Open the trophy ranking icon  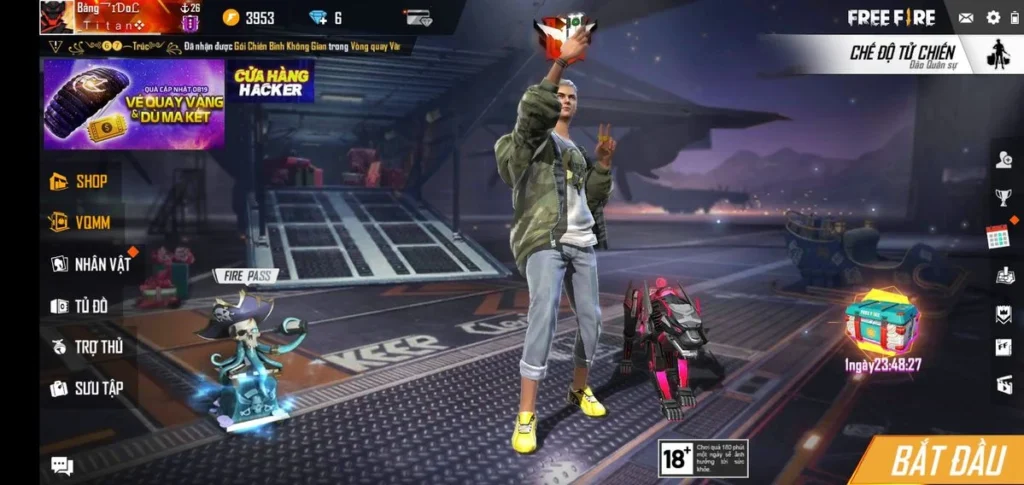click(1003, 197)
